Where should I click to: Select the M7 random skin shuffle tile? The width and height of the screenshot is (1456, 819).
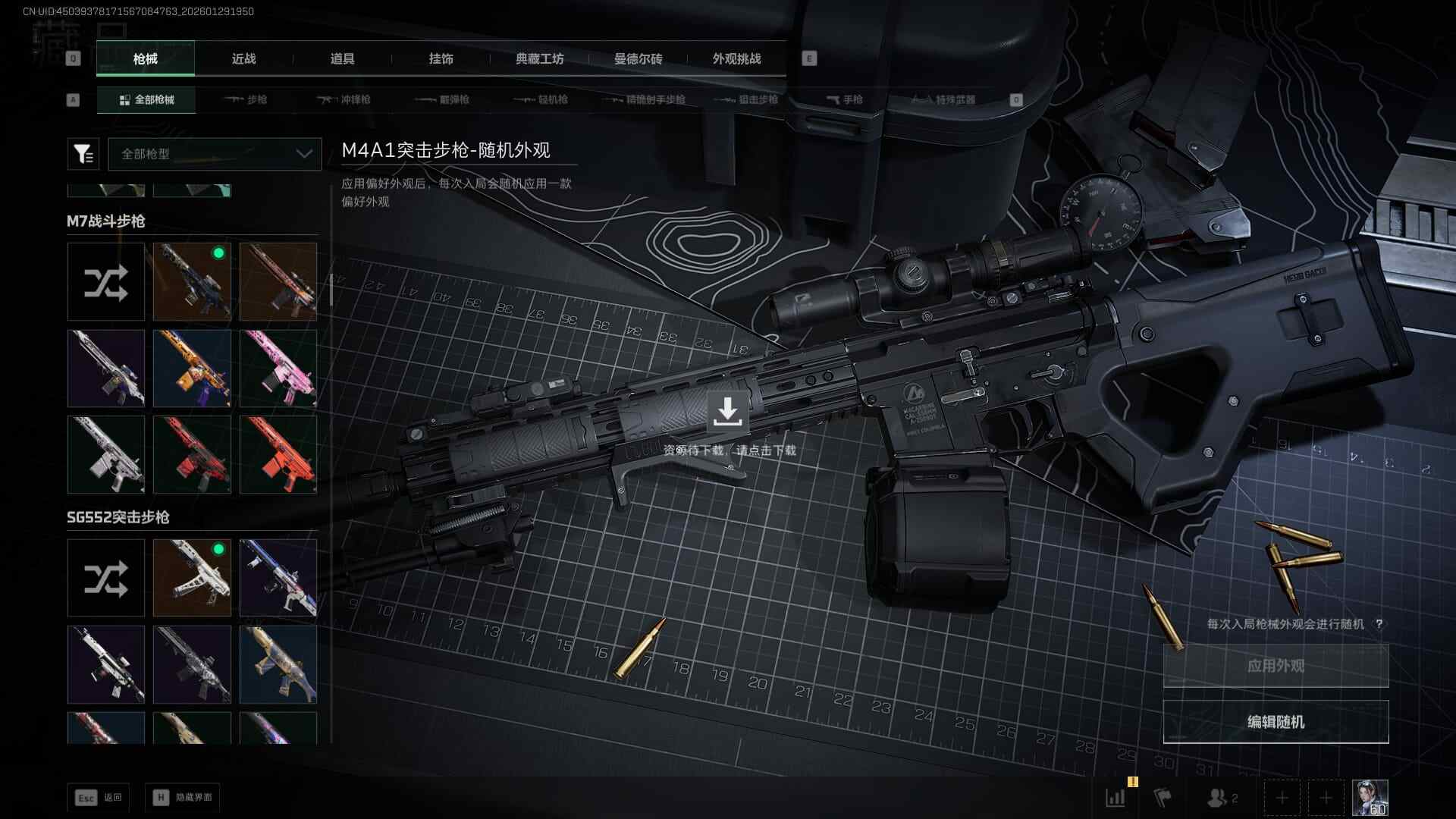coord(106,282)
